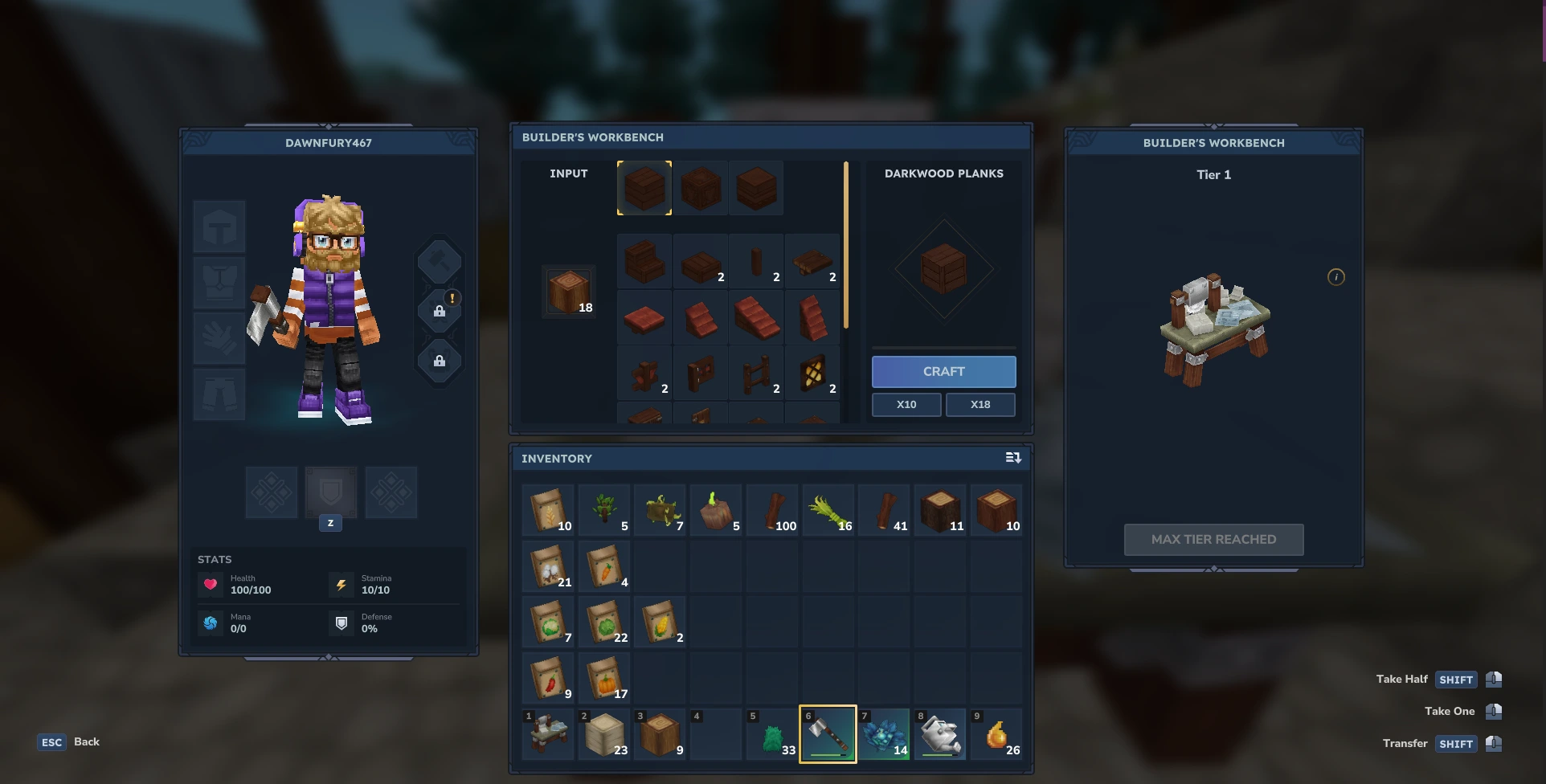
Task: Select the stack of 100 sticks in inventory
Action: (x=772, y=509)
